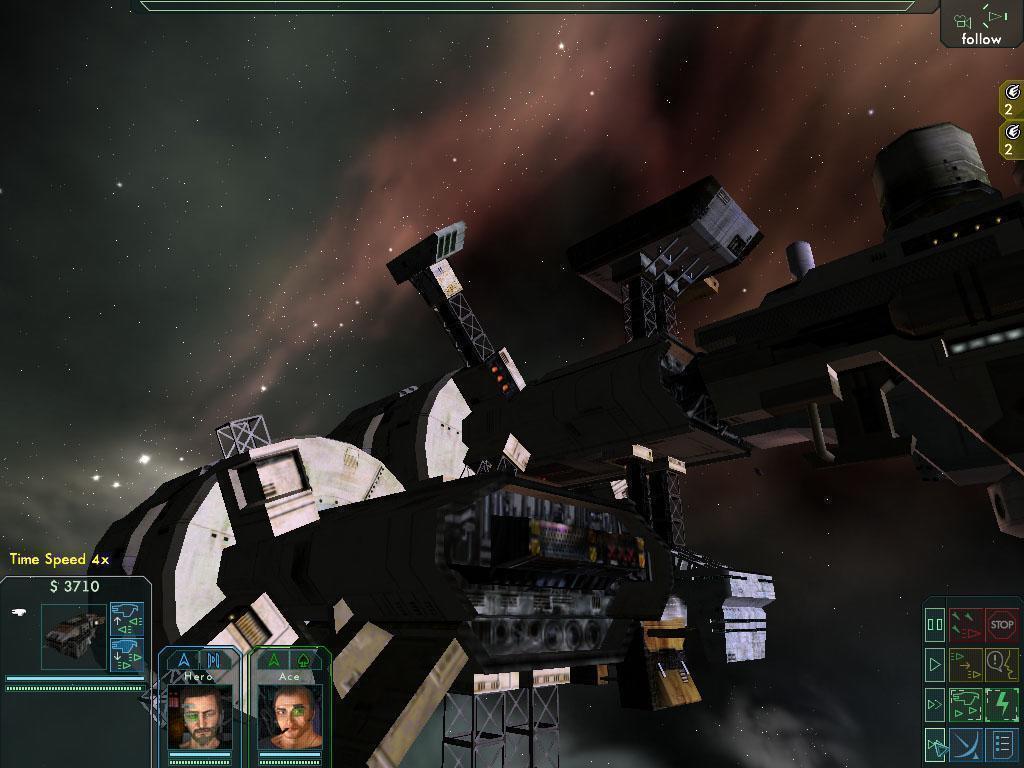The image size is (1024, 768).
Task: Click the blue gate icon above Hero
Action: point(212,660)
